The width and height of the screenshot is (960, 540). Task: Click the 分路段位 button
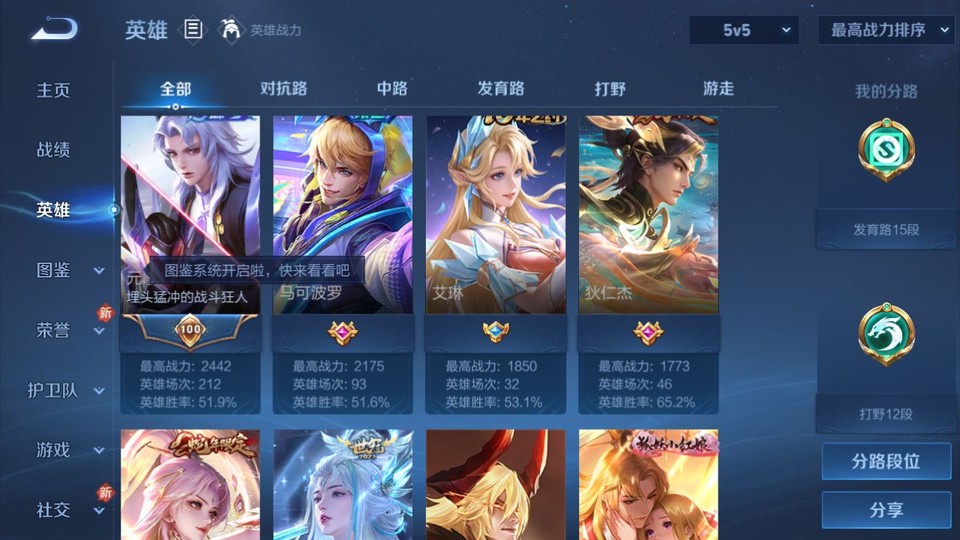pyautogui.click(x=886, y=462)
